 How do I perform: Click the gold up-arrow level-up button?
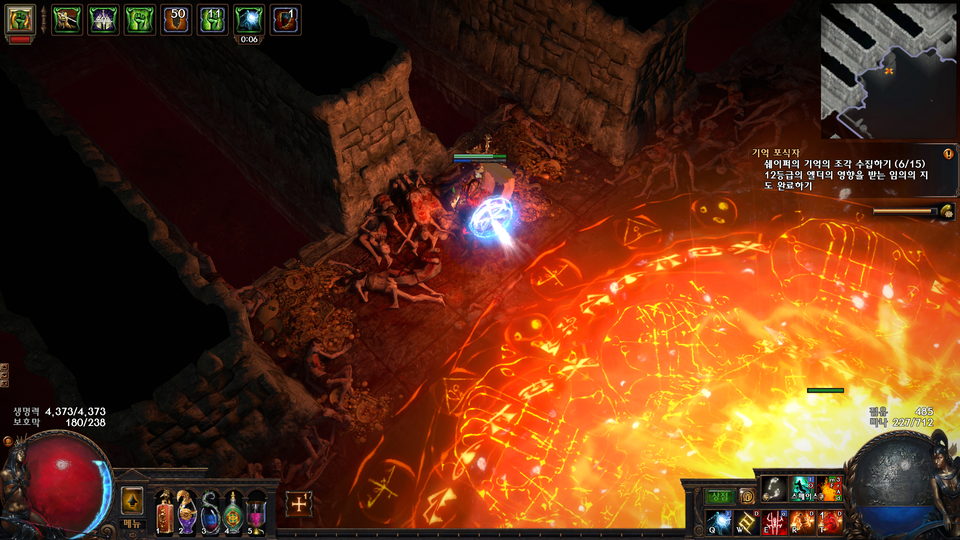point(132,501)
